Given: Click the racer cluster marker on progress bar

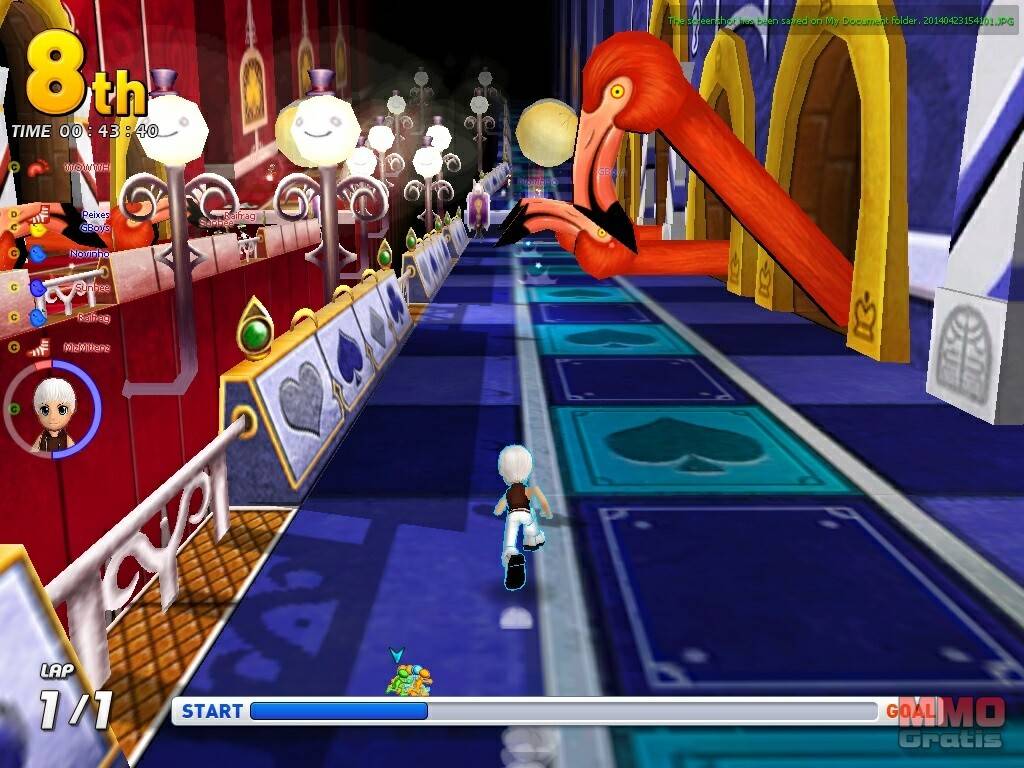Looking at the screenshot, I should (x=409, y=681).
